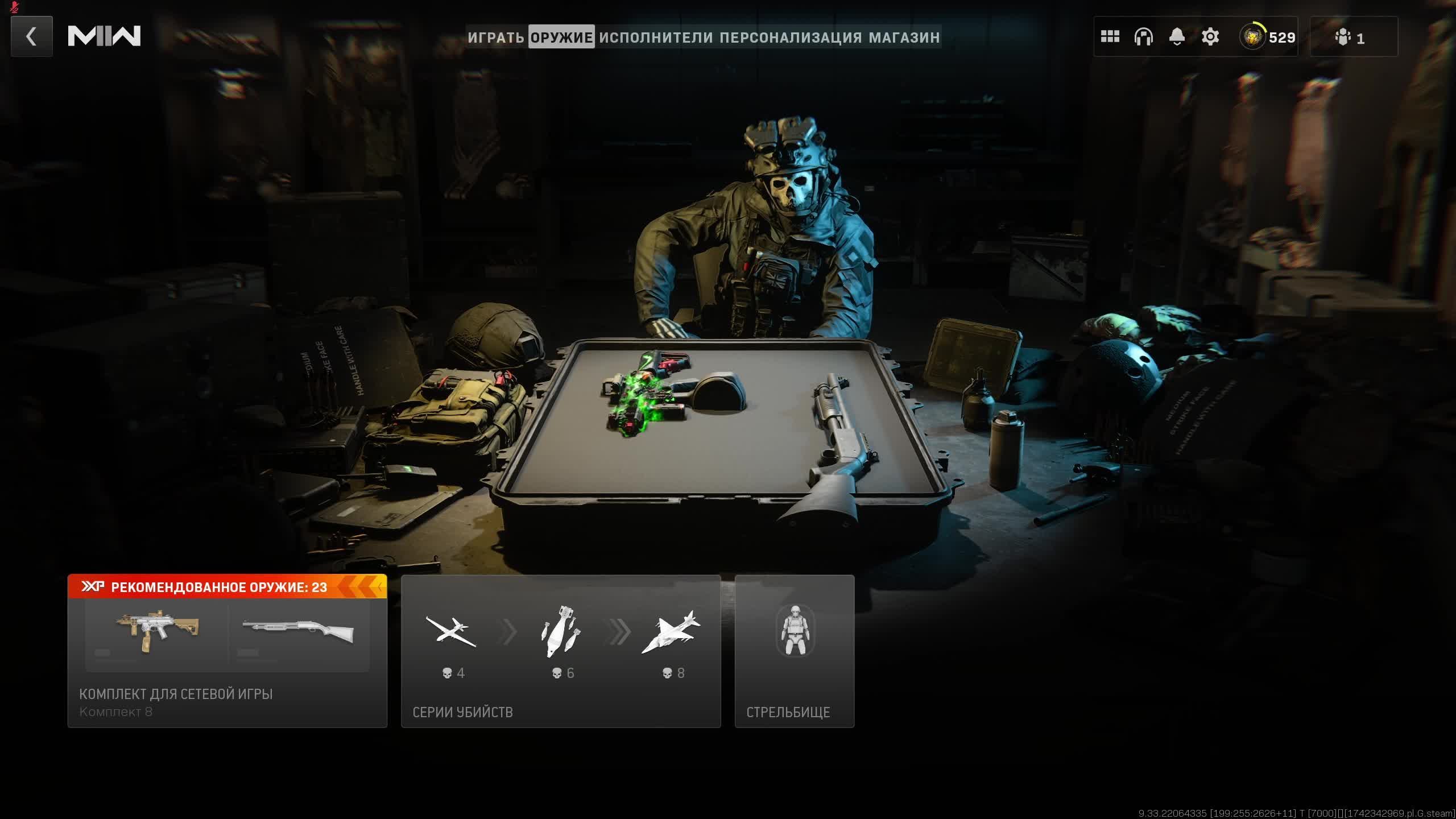The width and height of the screenshot is (1456, 819).
Task: Select the ОРУЖИЕ tab
Action: (561, 38)
